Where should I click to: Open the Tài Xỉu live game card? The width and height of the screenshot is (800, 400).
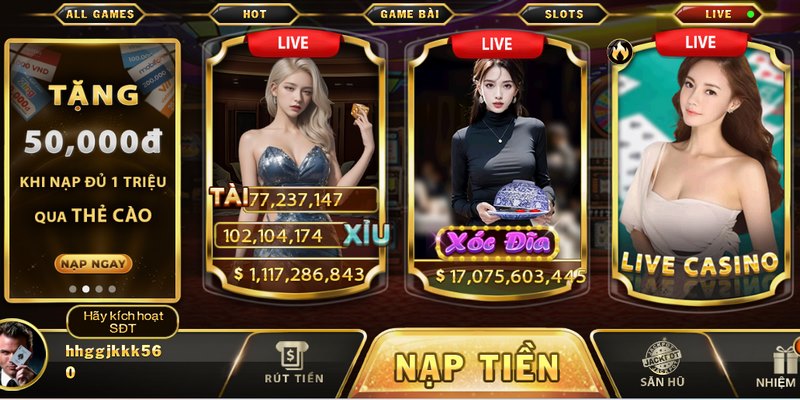pyautogui.click(x=294, y=160)
